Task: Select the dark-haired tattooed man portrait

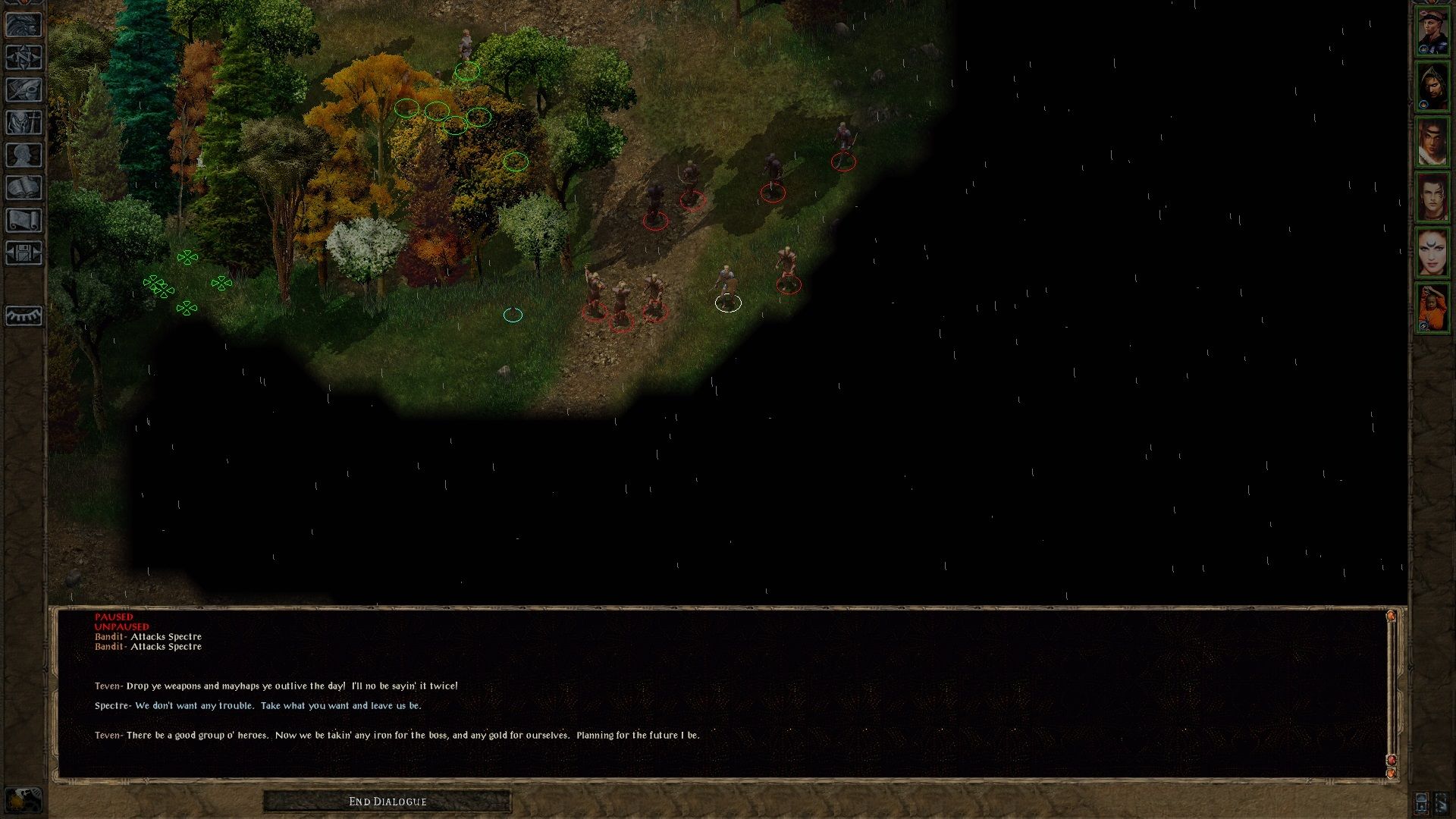Action: pos(1432,197)
